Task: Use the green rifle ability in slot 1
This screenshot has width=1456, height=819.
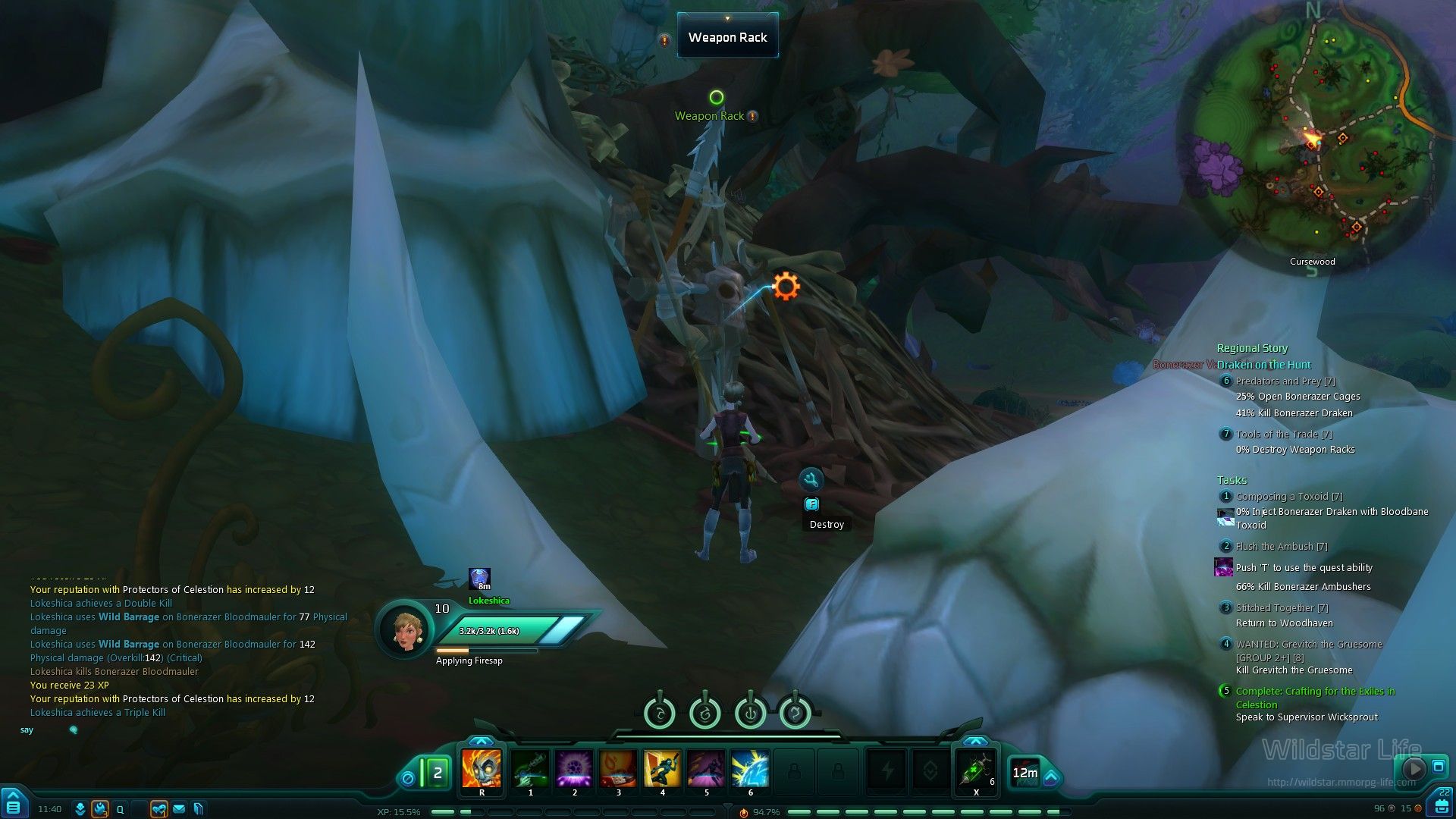Action: (530, 768)
